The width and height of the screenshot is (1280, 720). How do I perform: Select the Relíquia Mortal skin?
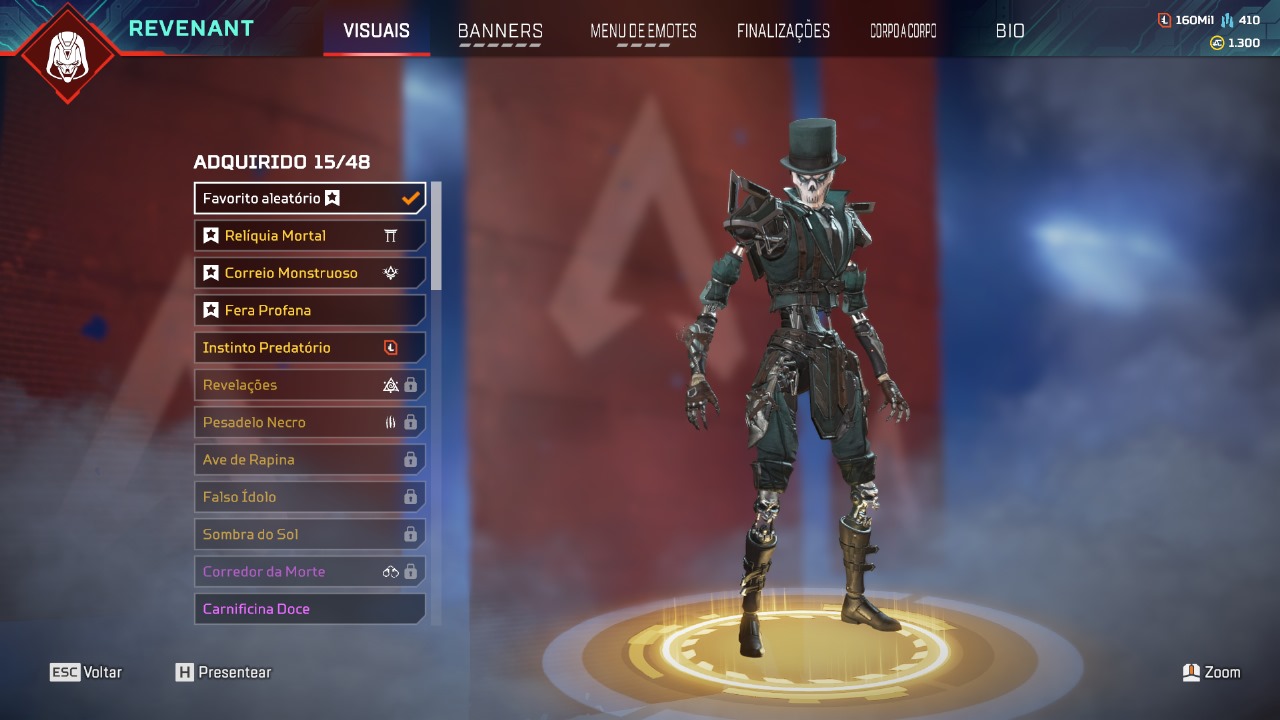(x=309, y=236)
